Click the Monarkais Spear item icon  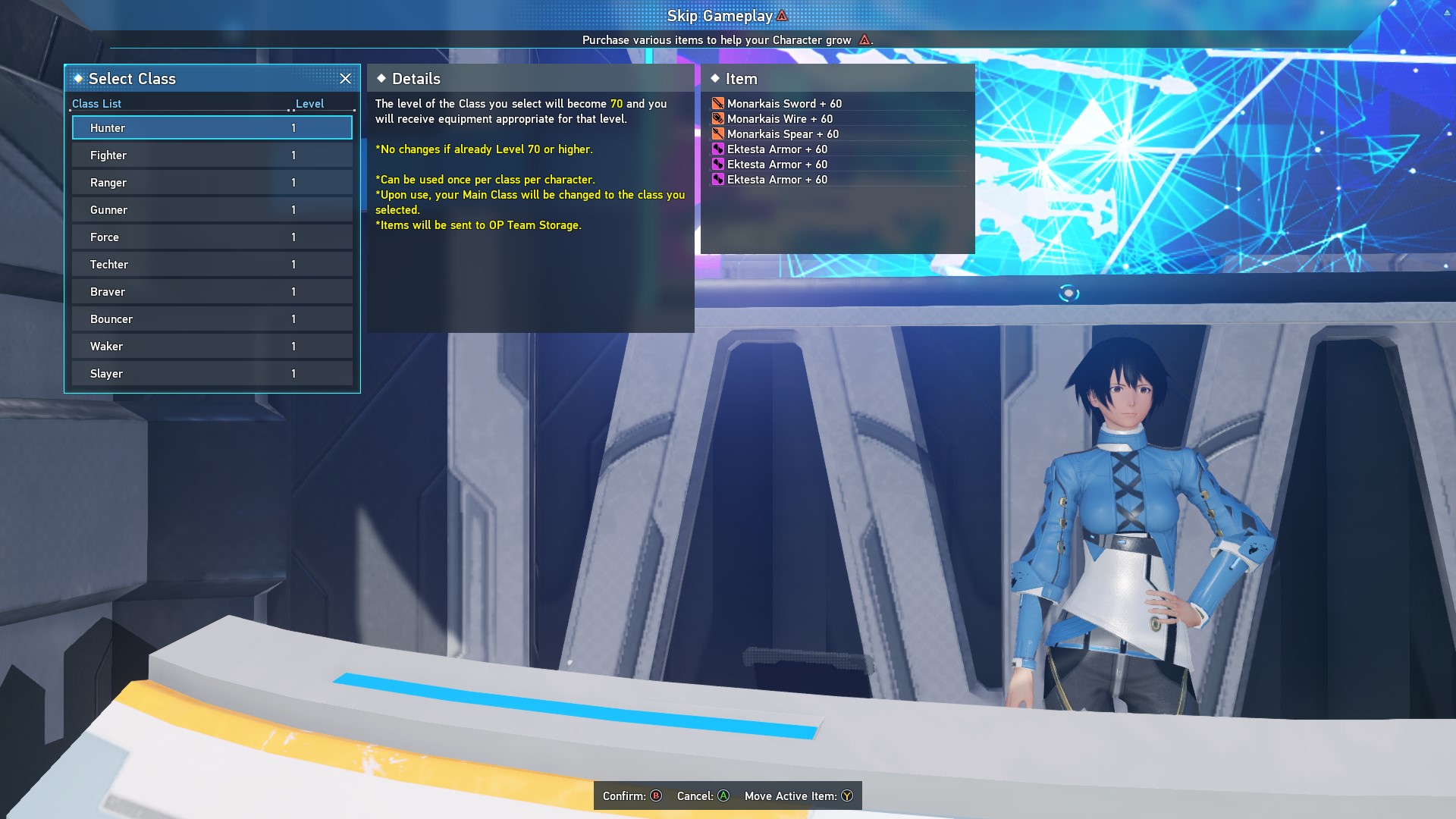718,133
